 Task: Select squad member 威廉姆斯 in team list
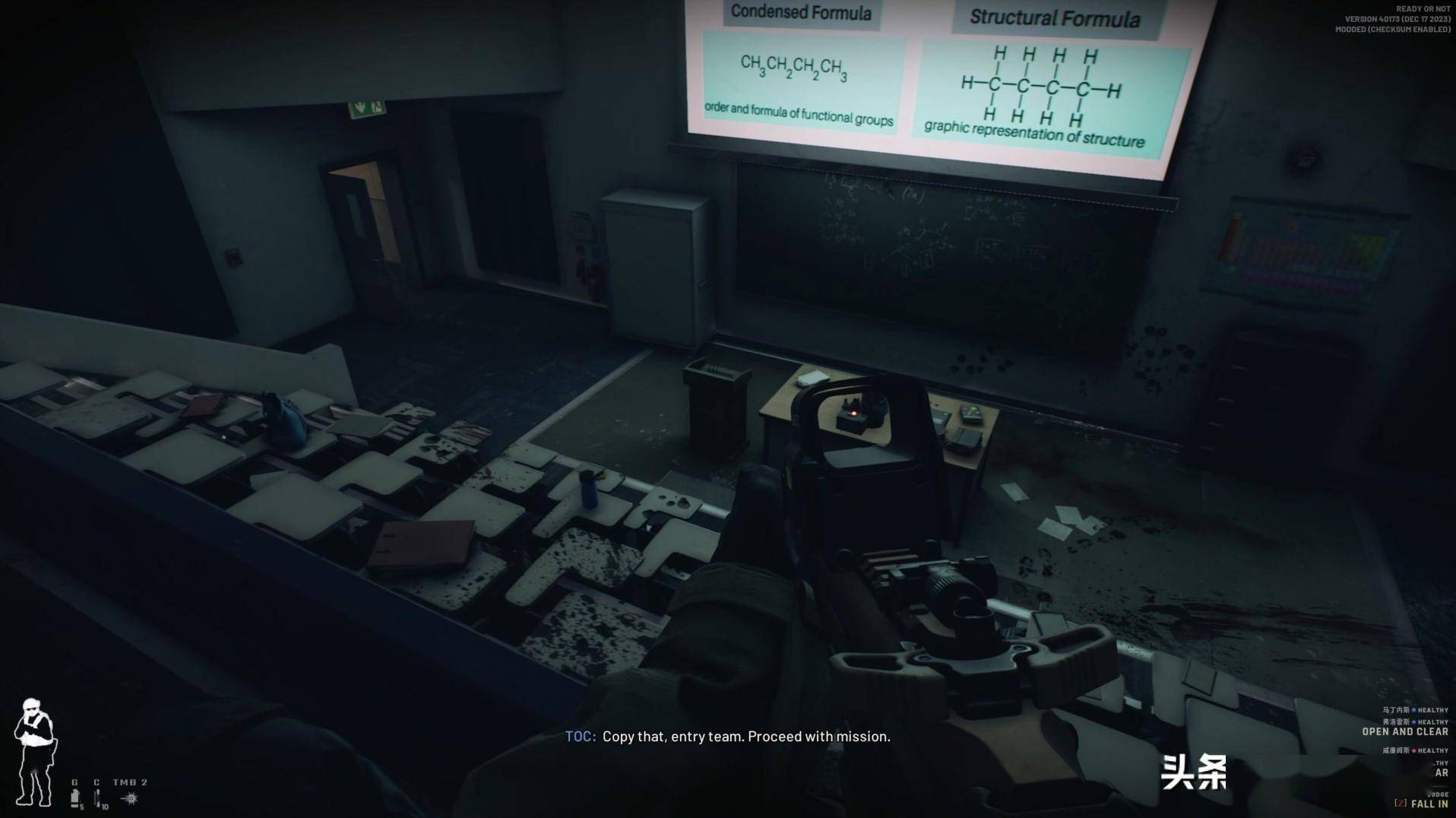coord(1395,750)
